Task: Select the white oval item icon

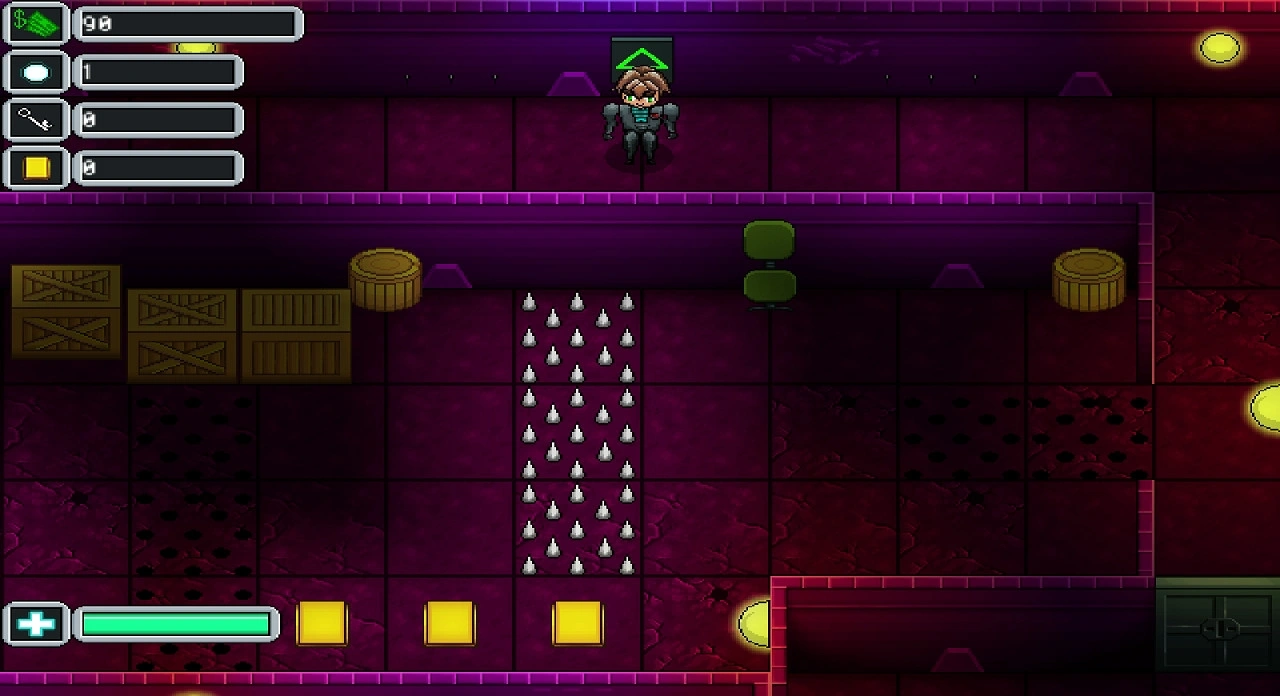Action: [x=36, y=73]
